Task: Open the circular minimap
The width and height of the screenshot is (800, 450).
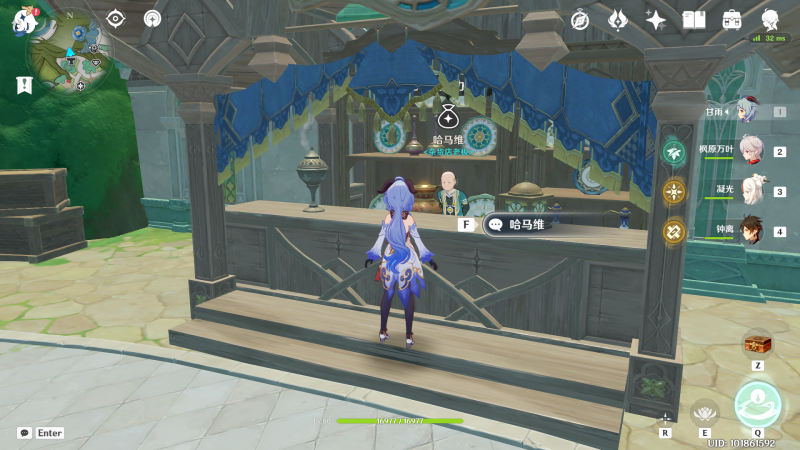Action: (70, 51)
